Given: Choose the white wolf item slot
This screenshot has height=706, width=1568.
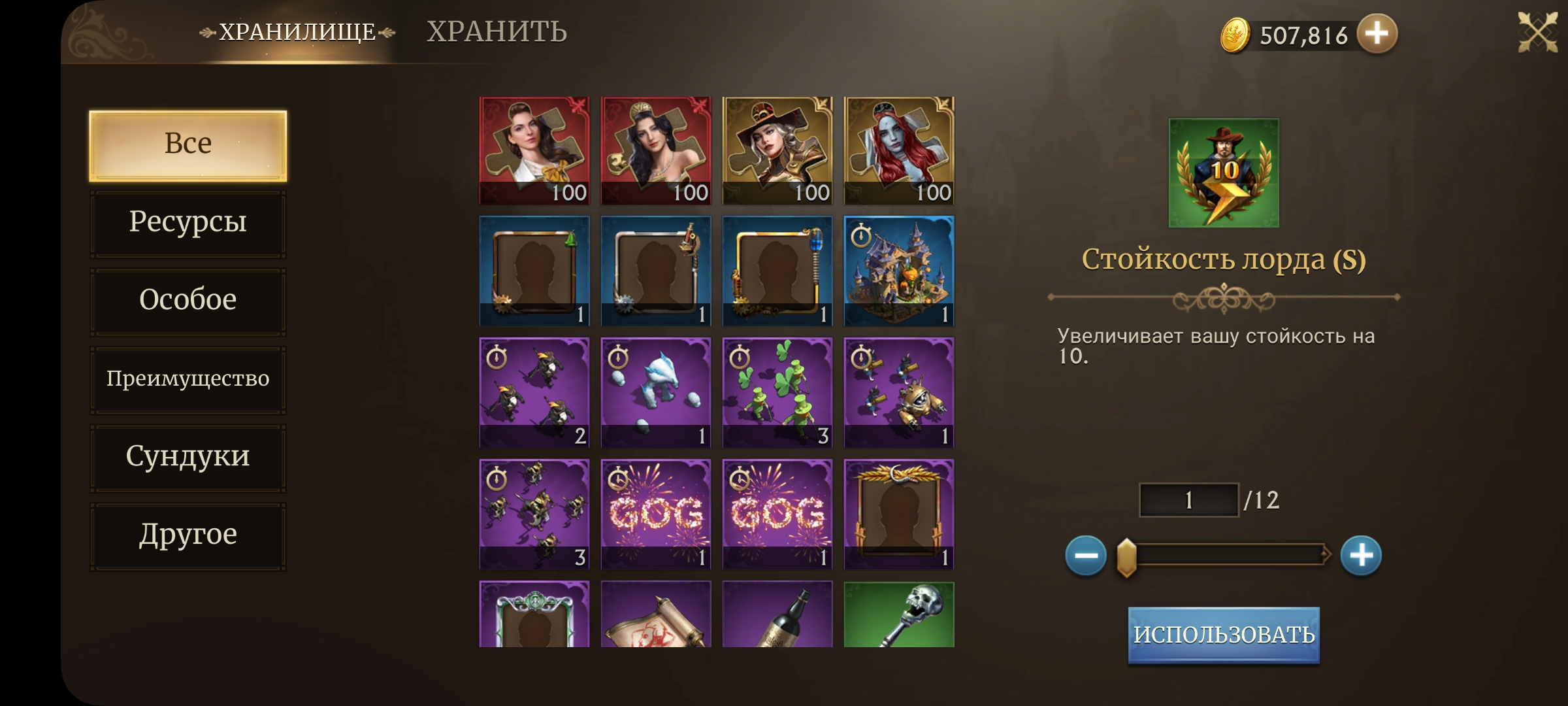Looking at the screenshot, I should [656, 393].
